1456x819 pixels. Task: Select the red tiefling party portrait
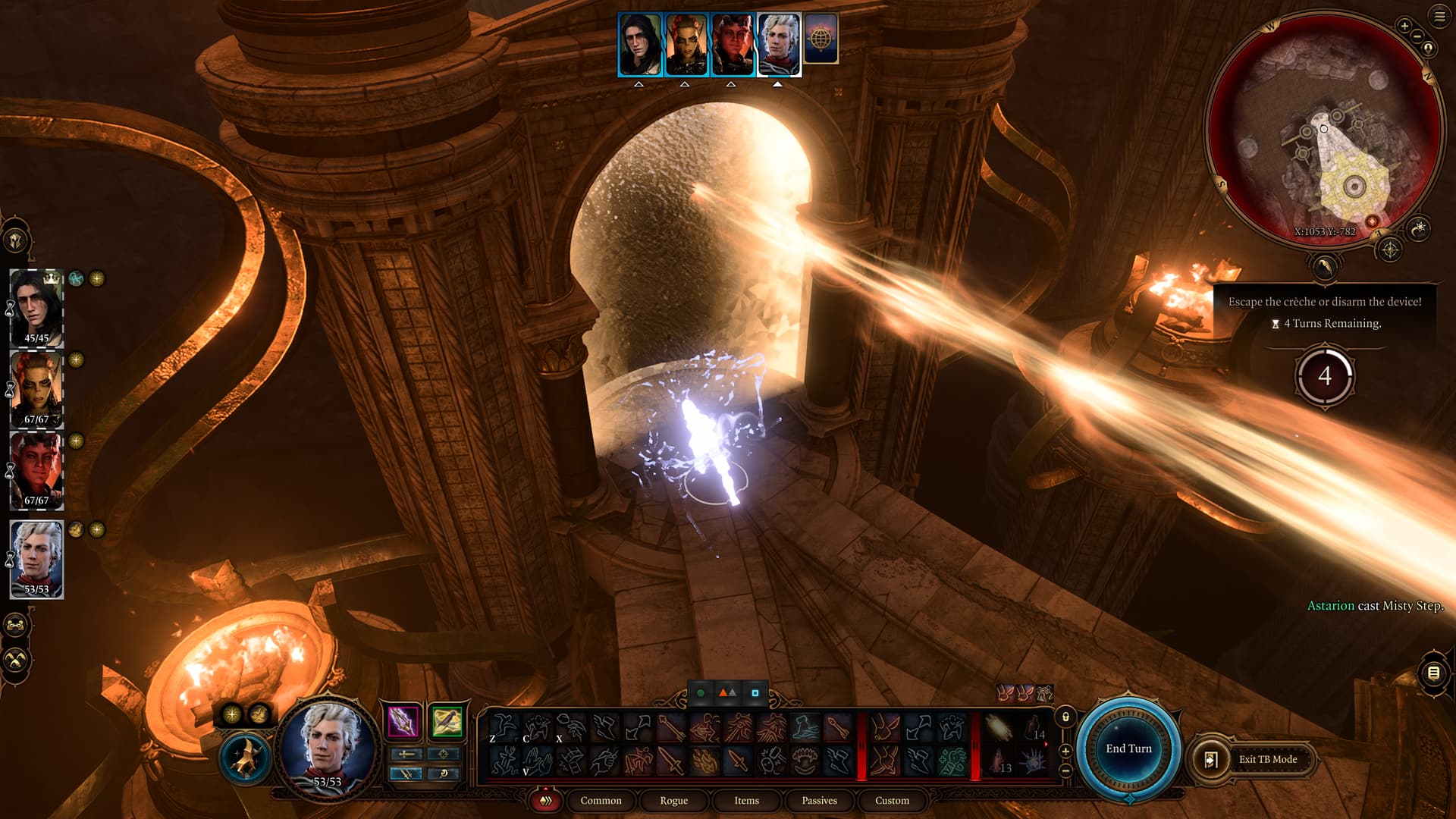[36, 470]
